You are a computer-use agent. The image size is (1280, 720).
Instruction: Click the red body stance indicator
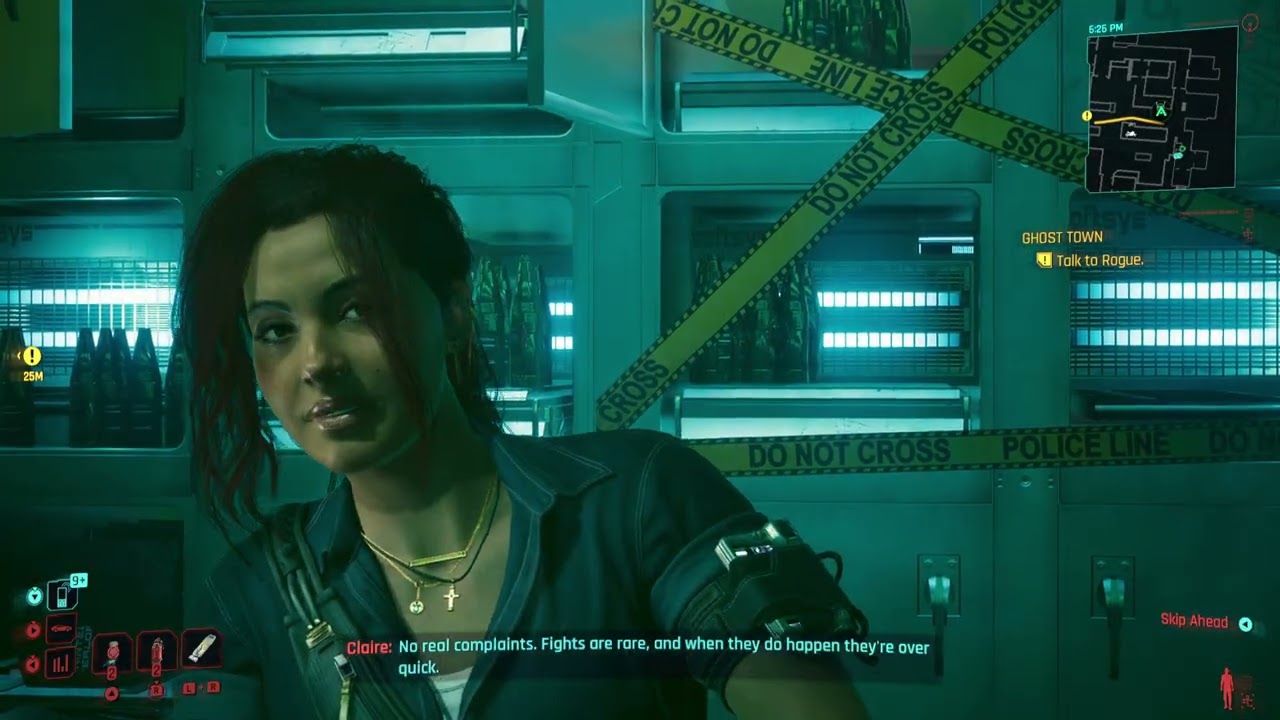coord(1227,688)
